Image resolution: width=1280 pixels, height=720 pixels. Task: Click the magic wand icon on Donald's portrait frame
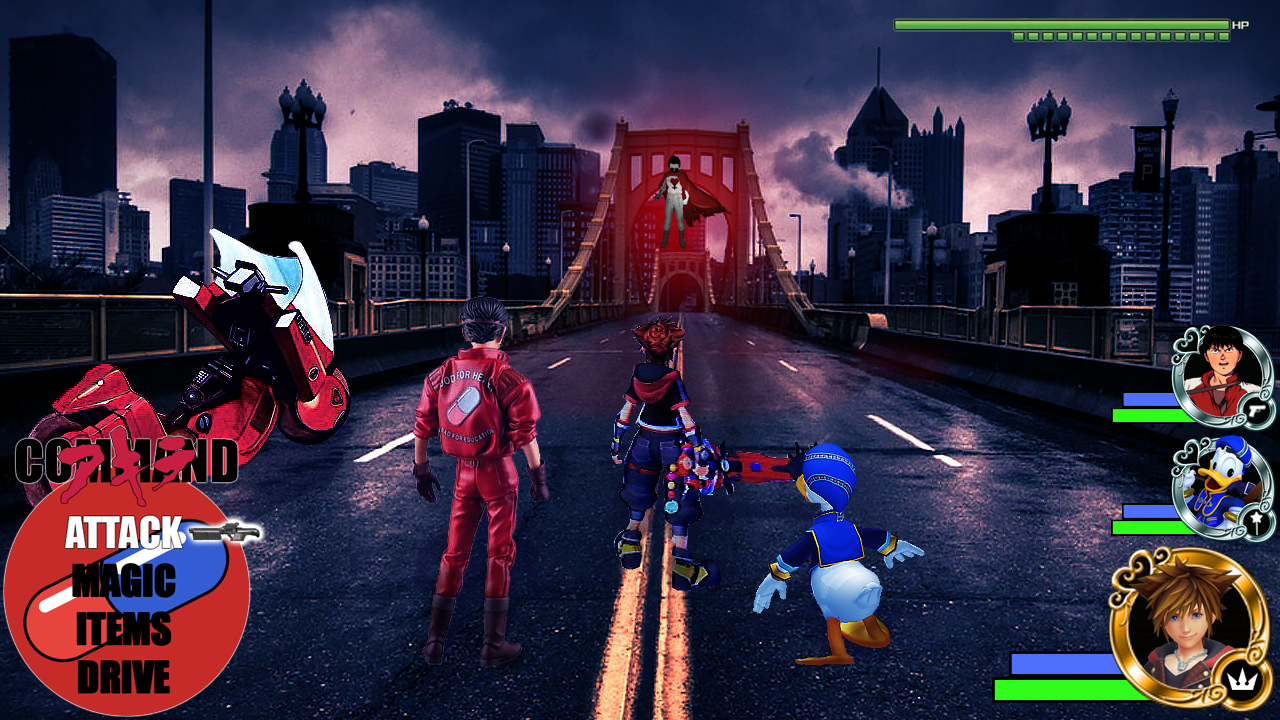(x=1254, y=520)
